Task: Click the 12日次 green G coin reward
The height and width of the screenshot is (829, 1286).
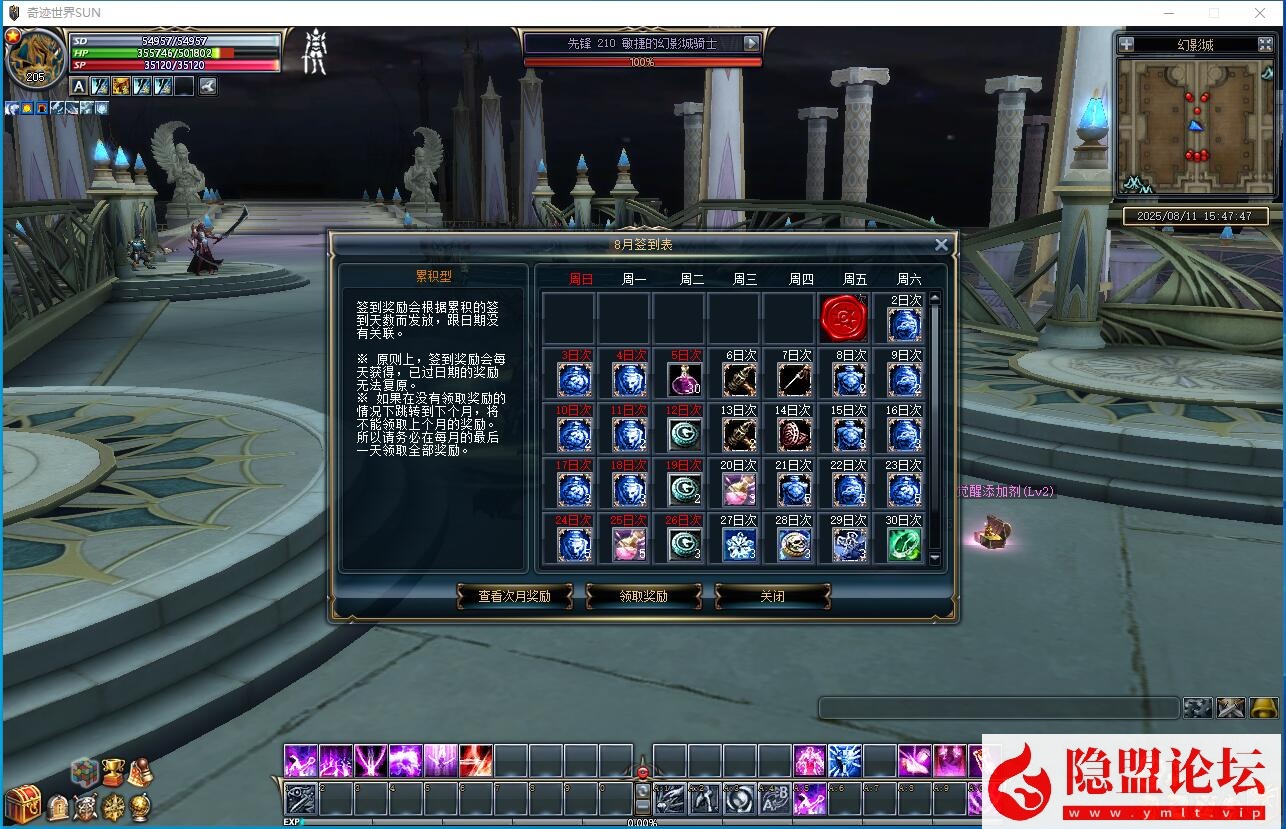Action: click(x=684, y=435)
